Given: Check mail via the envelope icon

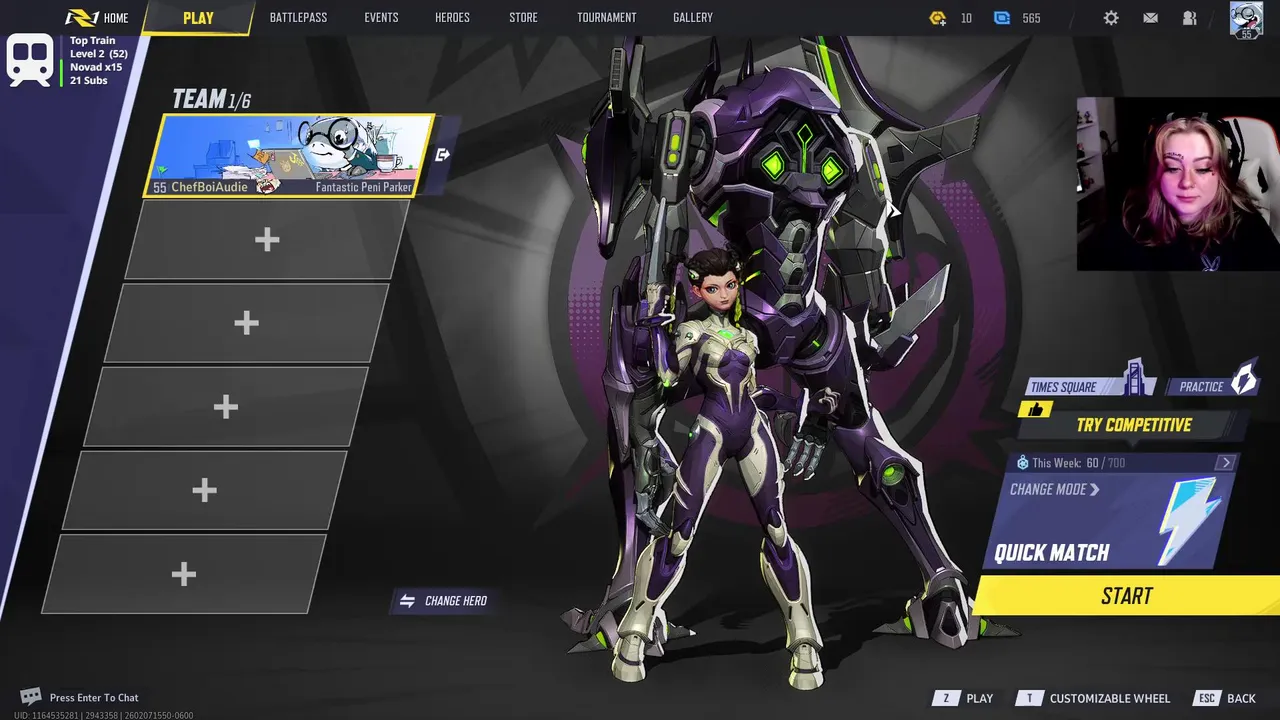Looking at the screenshot, I should click(x=1151, y=18).
